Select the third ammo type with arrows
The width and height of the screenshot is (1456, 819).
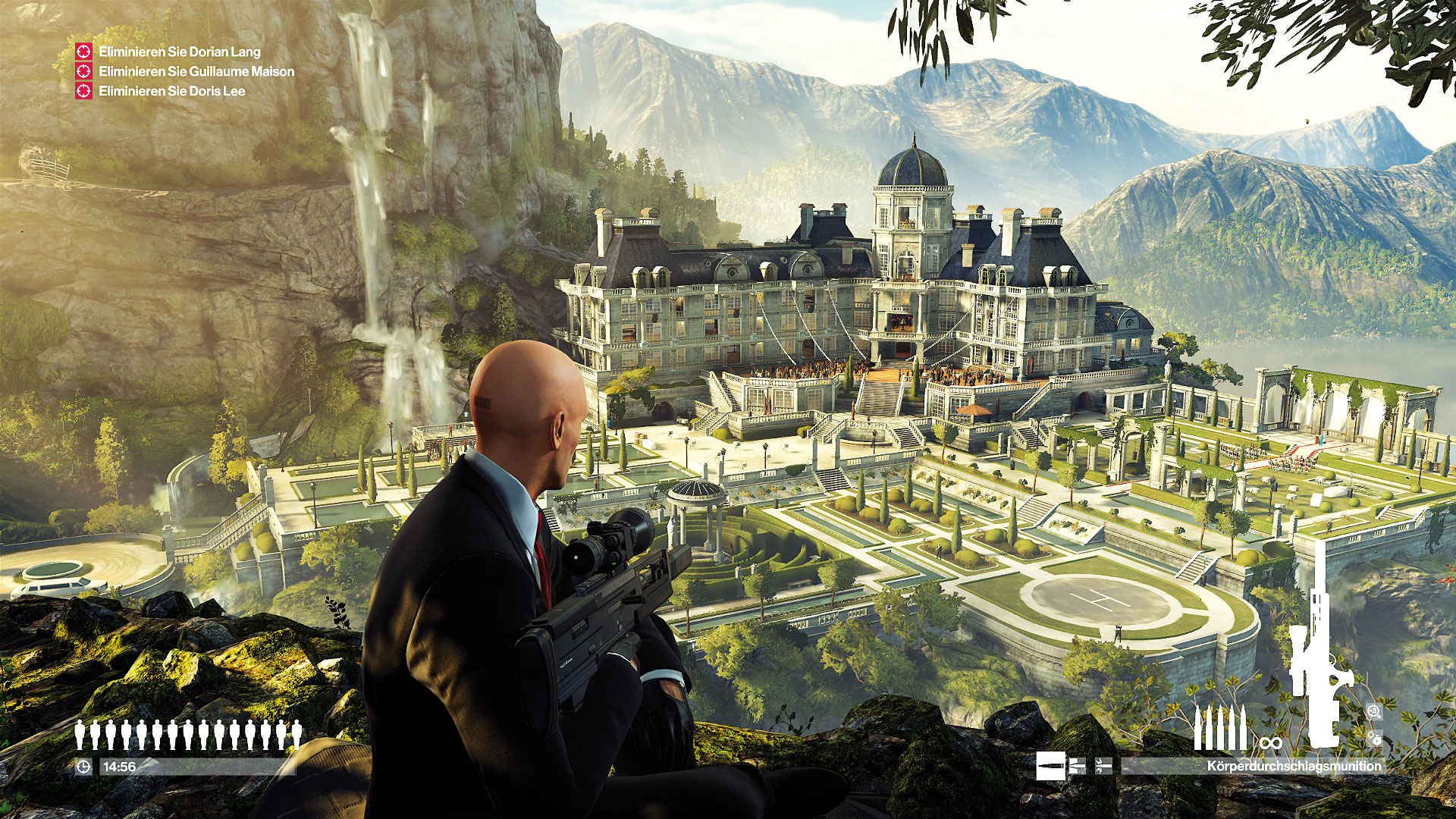1103,766
